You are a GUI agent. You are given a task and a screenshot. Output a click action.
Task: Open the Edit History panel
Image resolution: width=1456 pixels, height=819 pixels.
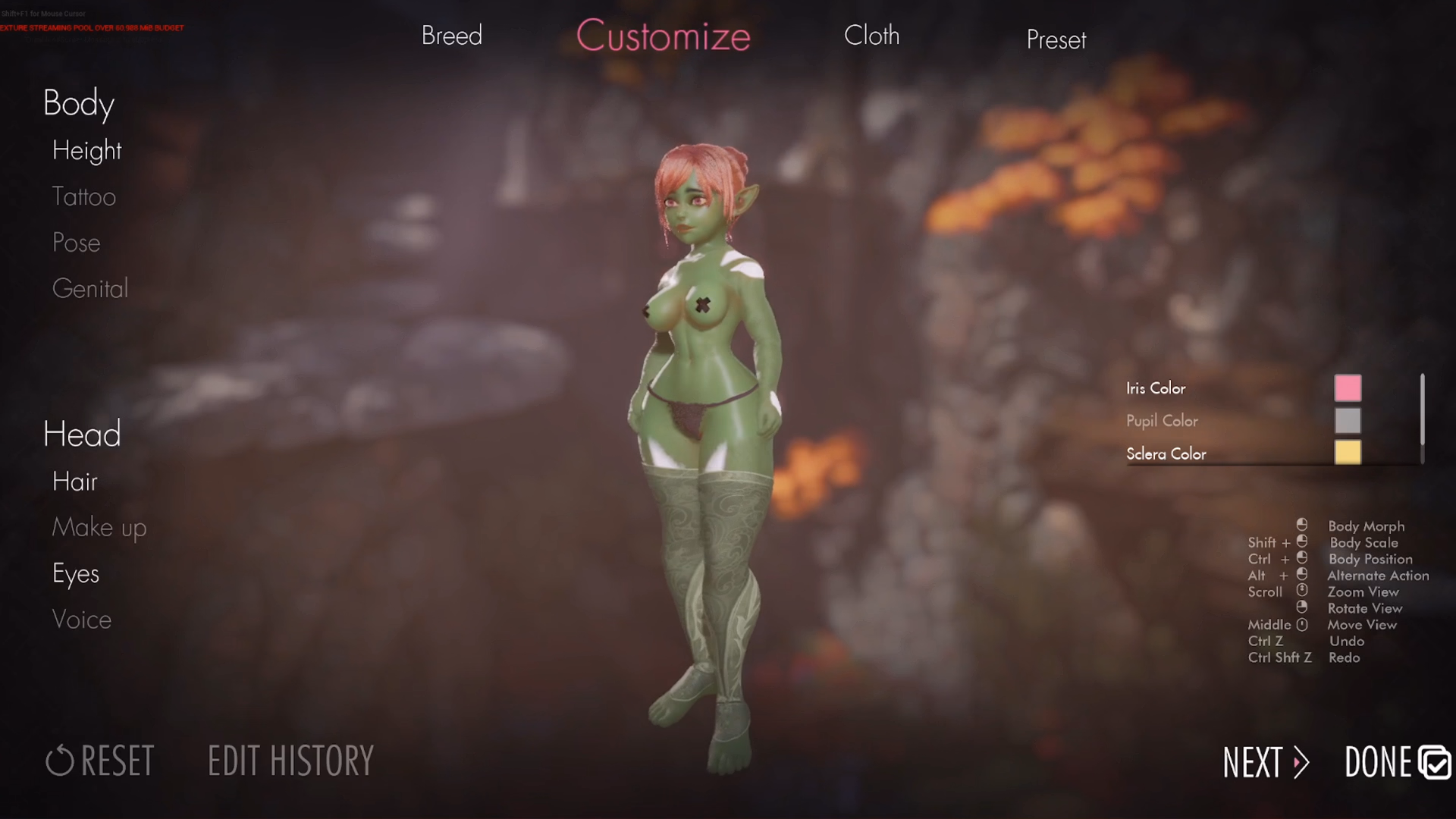(290, 761)
